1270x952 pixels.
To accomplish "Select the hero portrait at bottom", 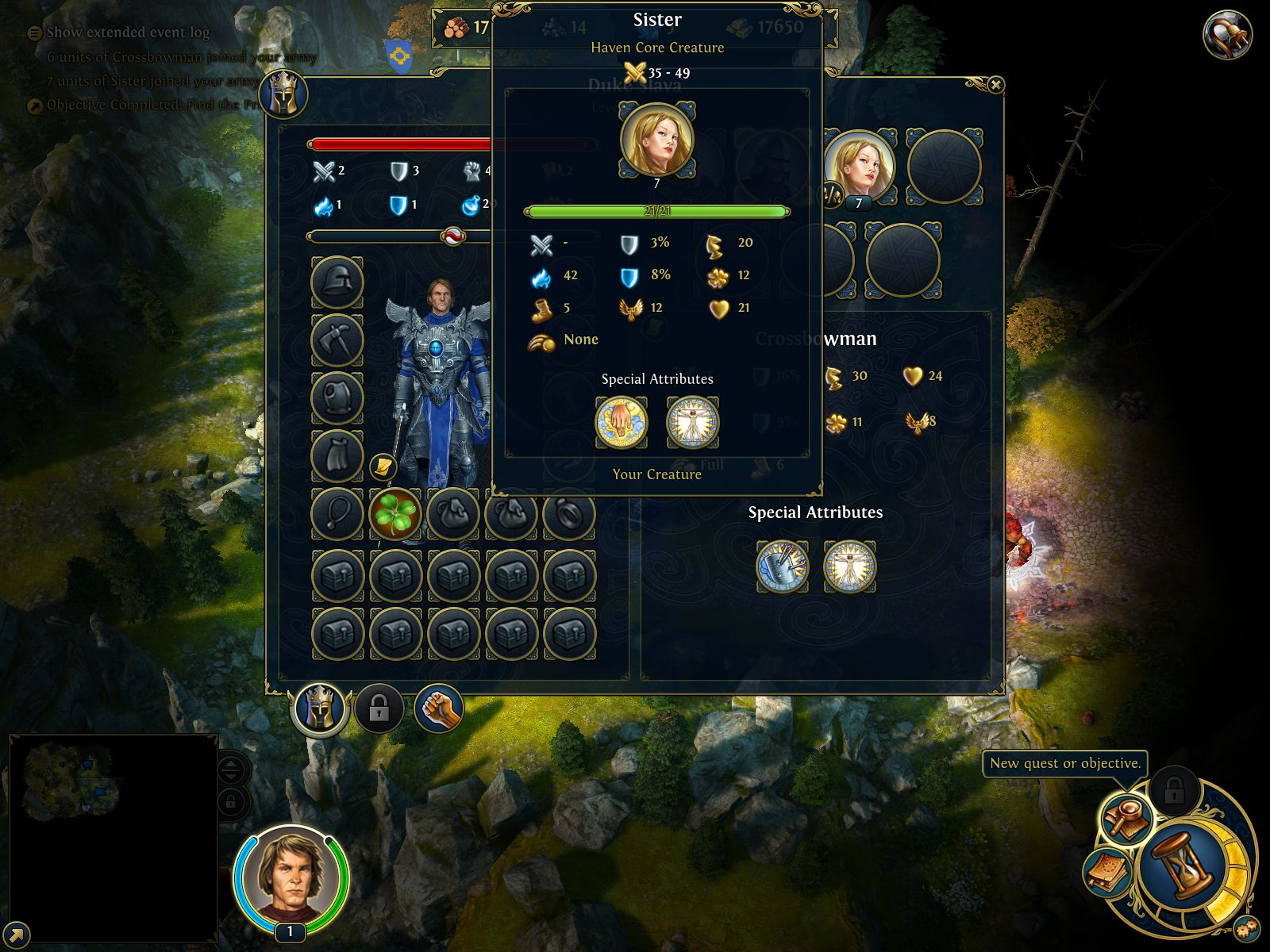I will click(291, 877).
